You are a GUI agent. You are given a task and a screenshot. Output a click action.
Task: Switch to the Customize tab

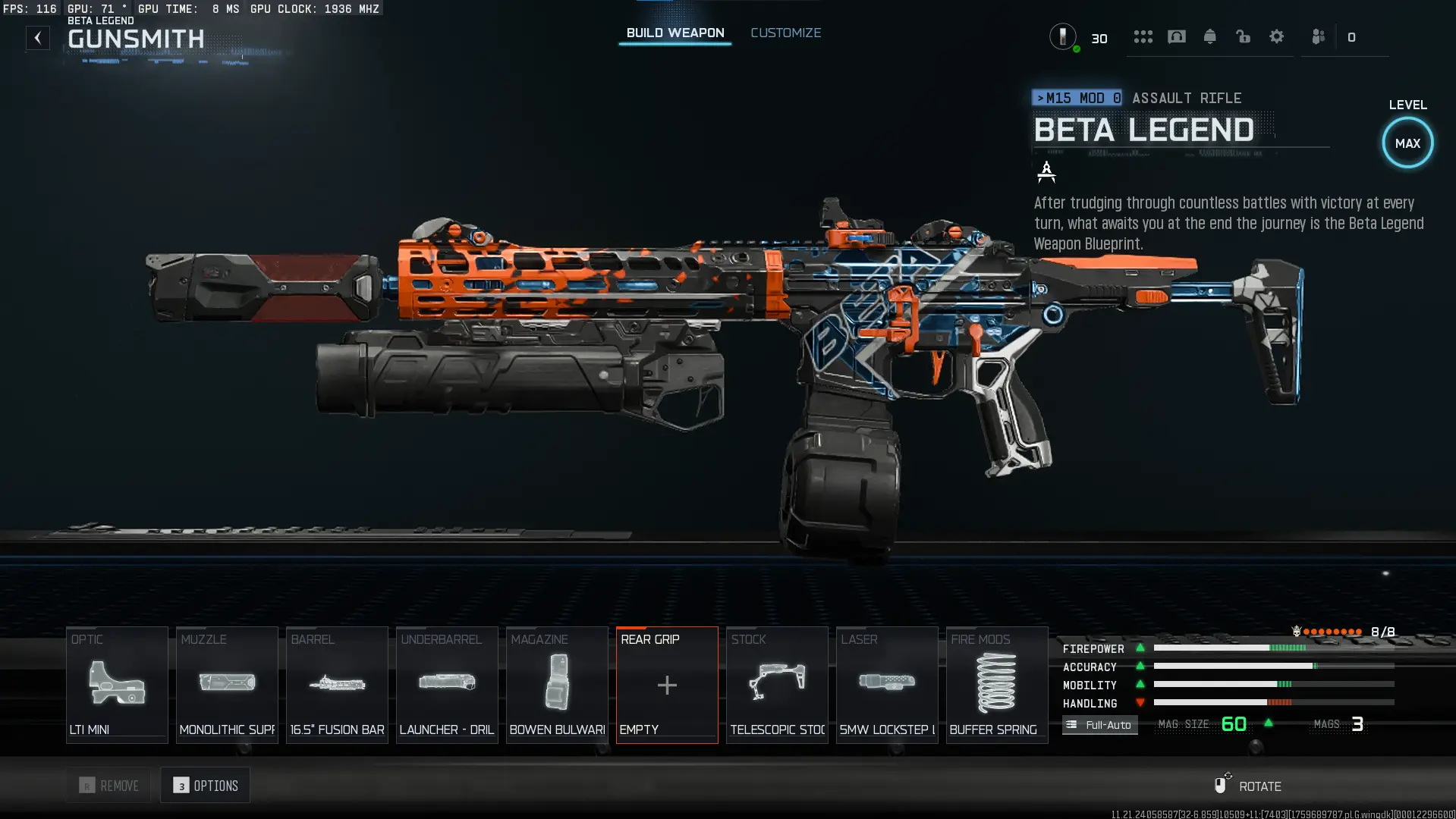tap(785, 33)
